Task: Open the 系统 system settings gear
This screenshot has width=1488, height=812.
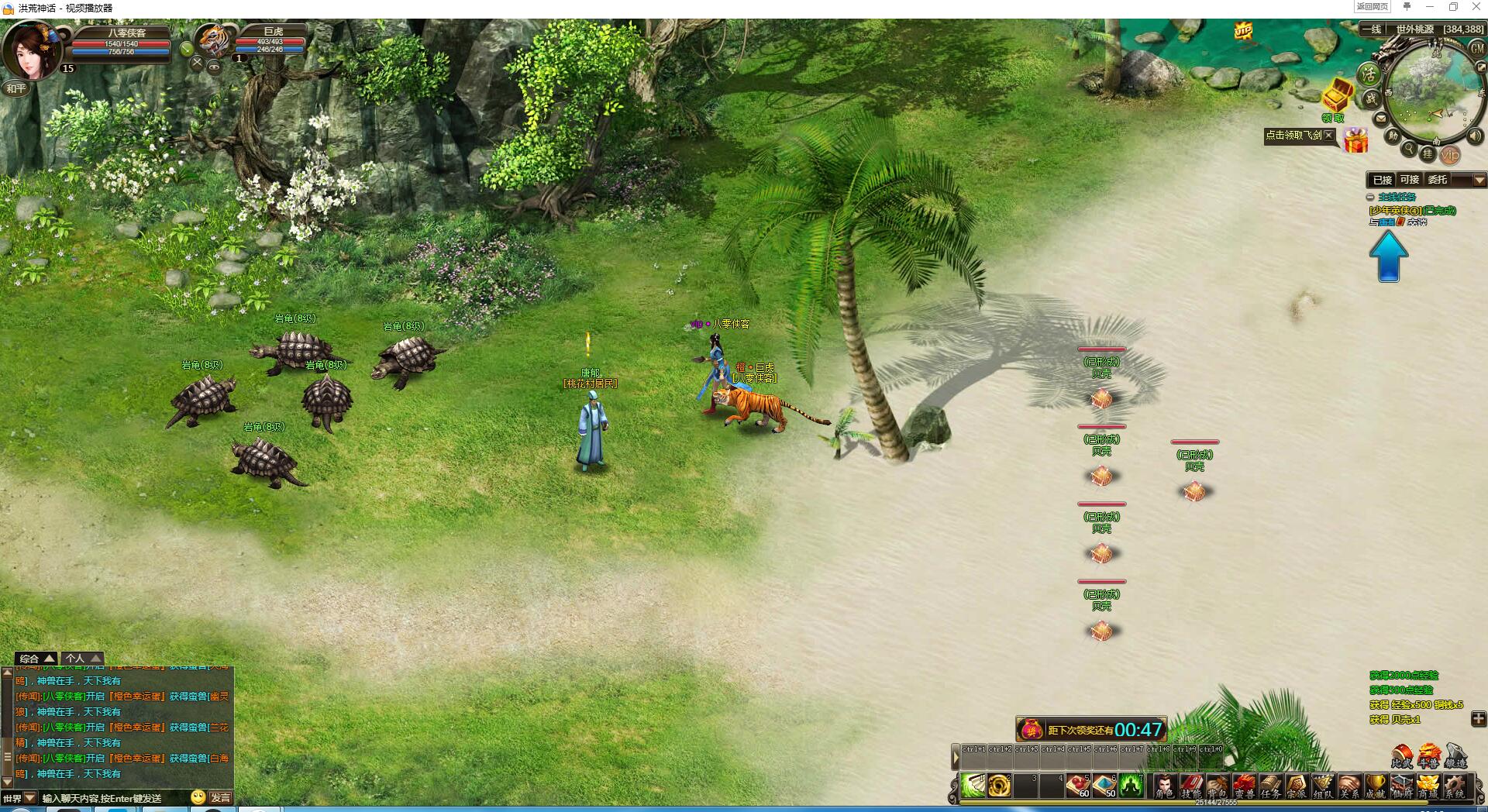Action: 1455,786
